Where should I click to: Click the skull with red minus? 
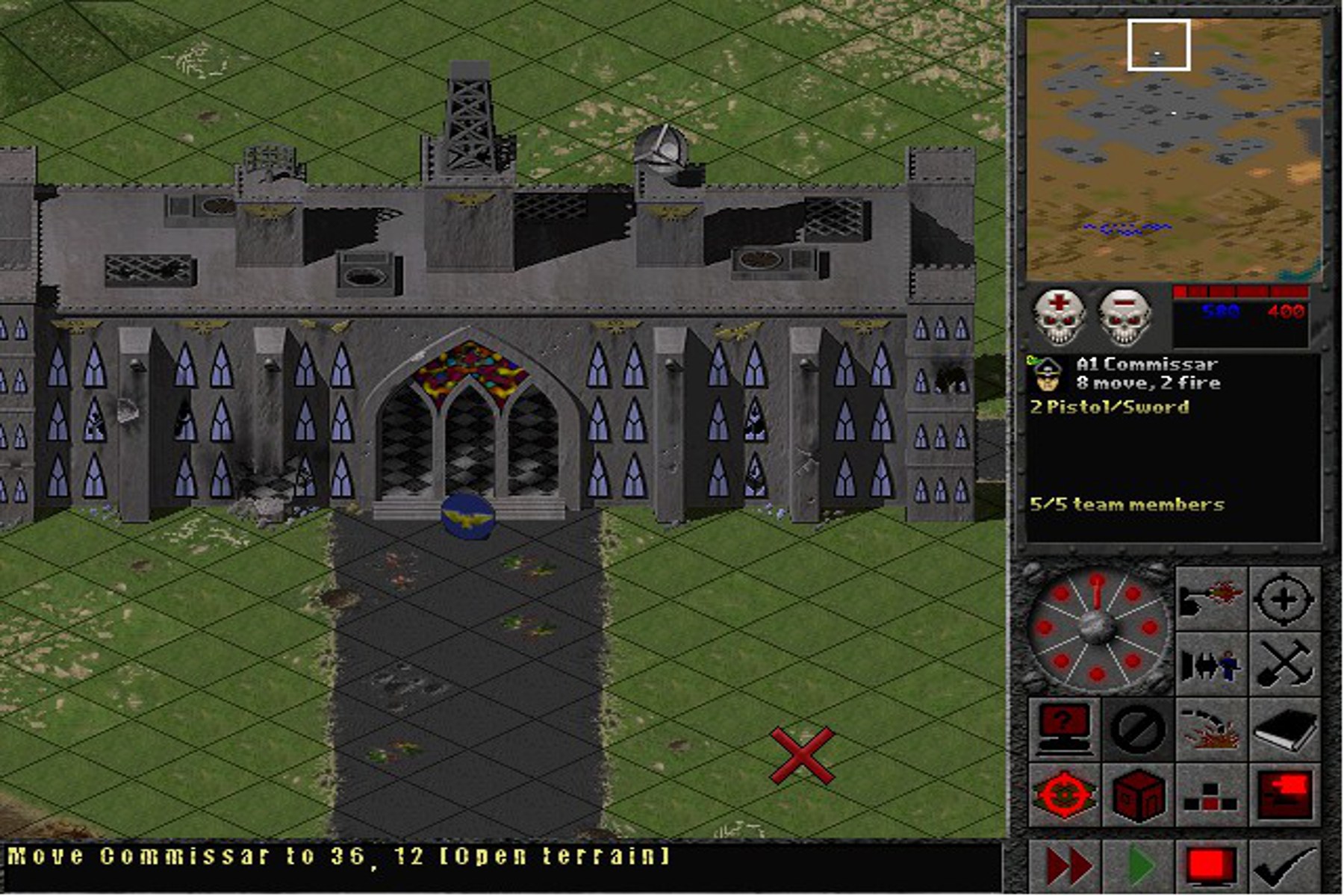tap(1124, 317)
